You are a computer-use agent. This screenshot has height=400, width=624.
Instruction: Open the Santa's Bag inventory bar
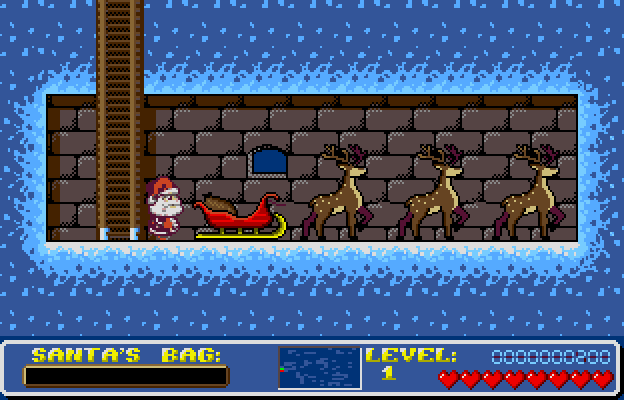[x=126, y=377]
